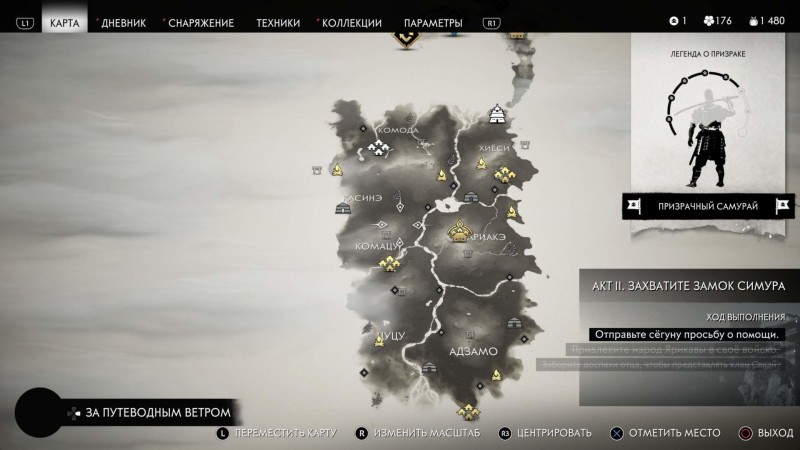
Task: Choose the white castle marker above Хиэси
Action: pyautogui.click(x=495, y=116)
